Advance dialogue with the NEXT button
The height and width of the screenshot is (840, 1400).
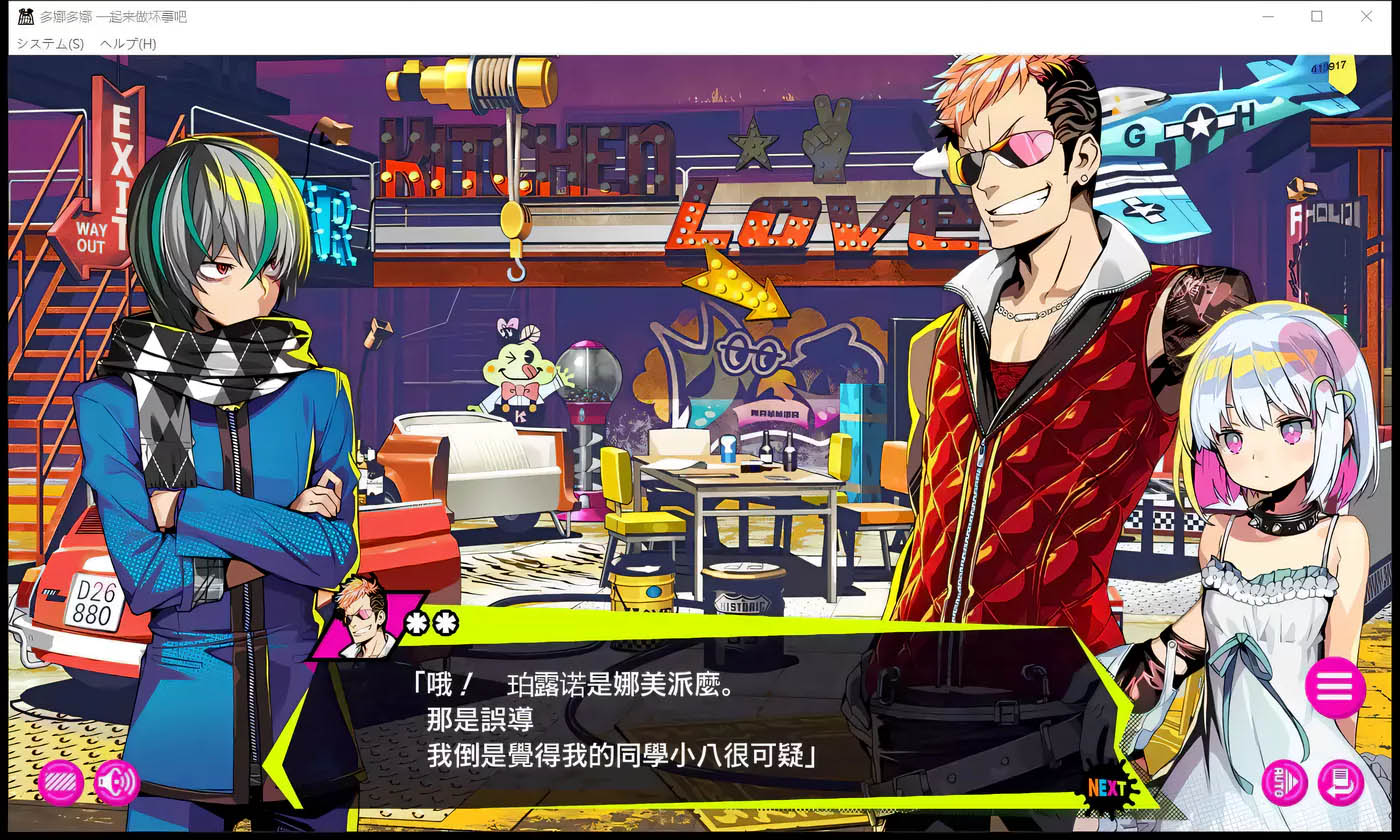point(1108,788)
